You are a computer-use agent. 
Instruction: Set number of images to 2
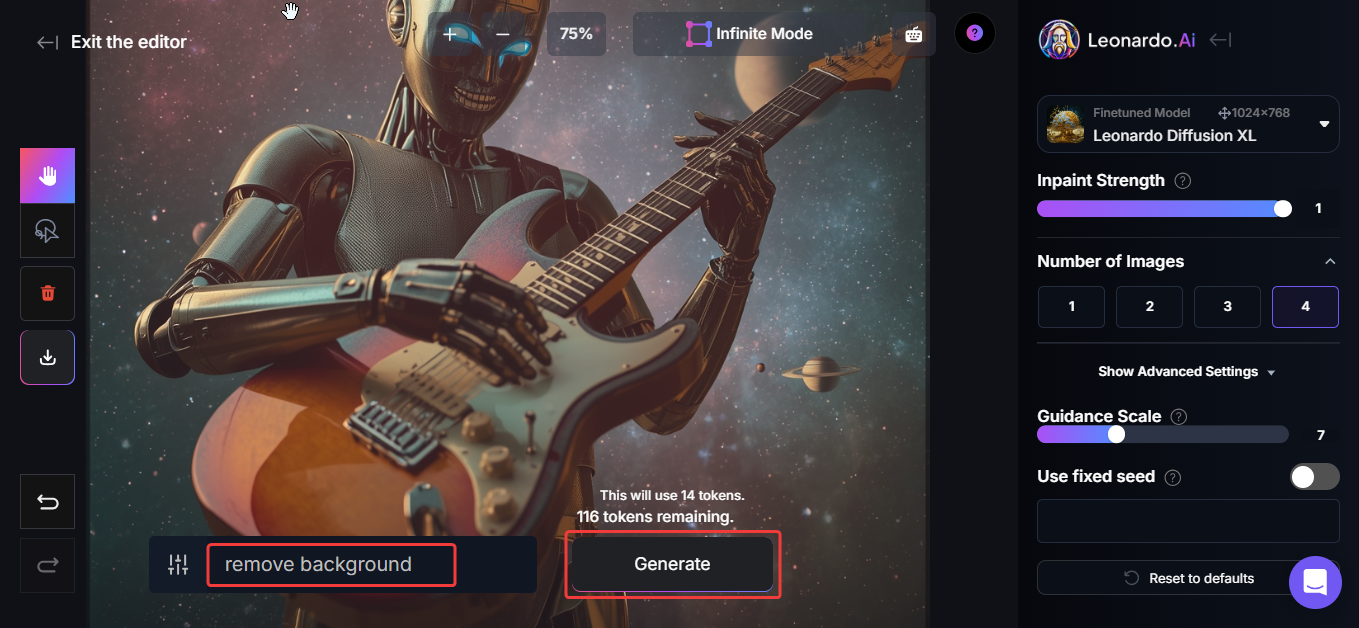(1149, 307)
